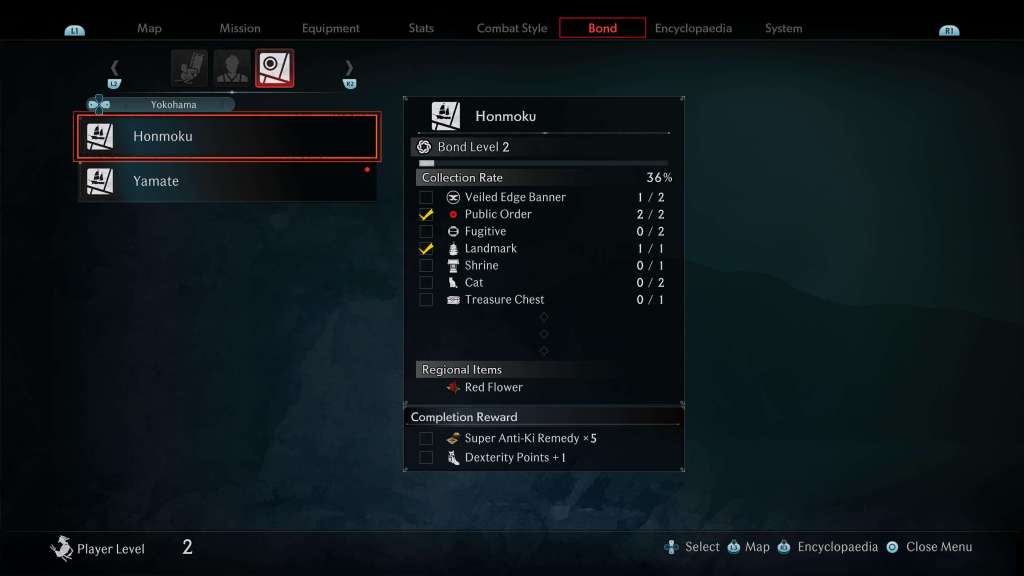Viewport: 1024px width, 576px height.
Task: Open the System tab
Action: (x=783, y=28)
